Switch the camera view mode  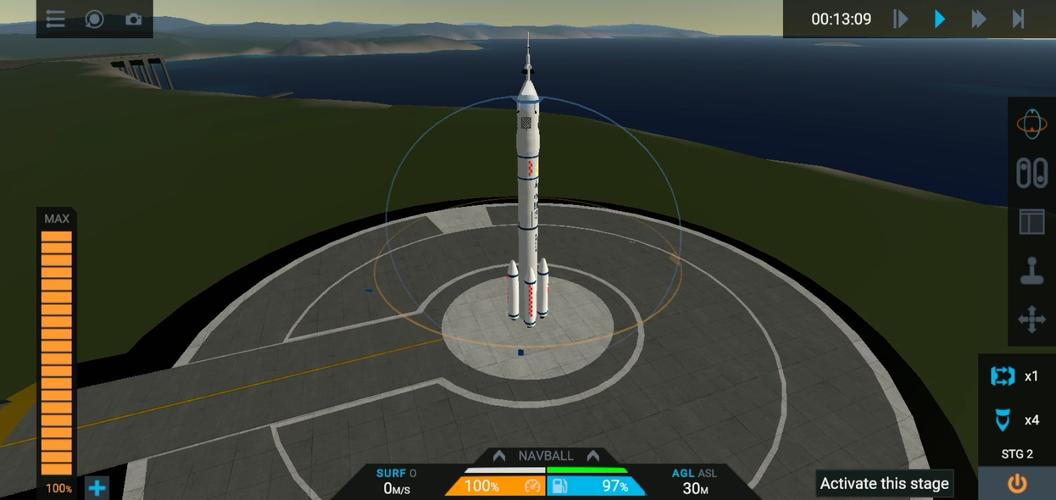pos(94,19)
